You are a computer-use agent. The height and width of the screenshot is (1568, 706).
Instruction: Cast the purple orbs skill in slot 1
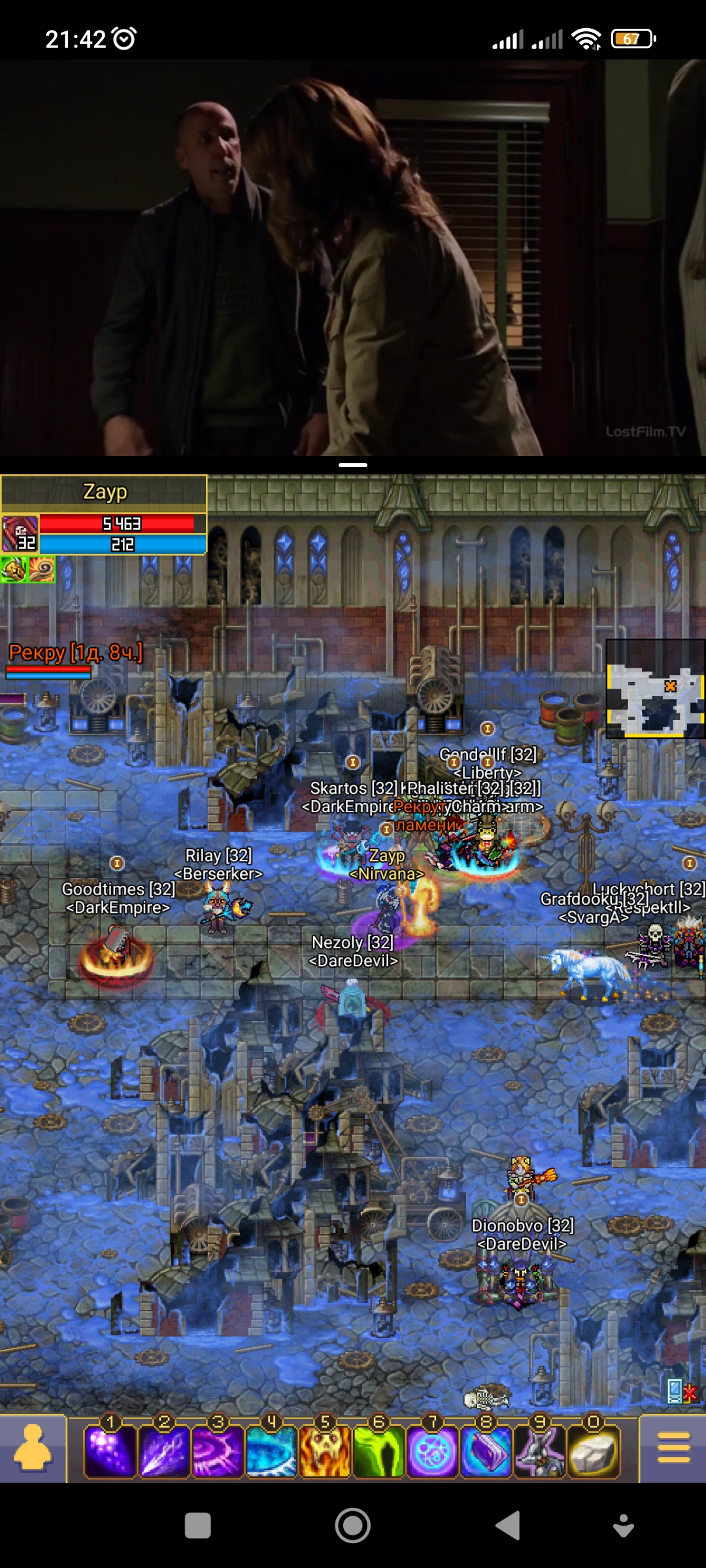click(110, 1452)
